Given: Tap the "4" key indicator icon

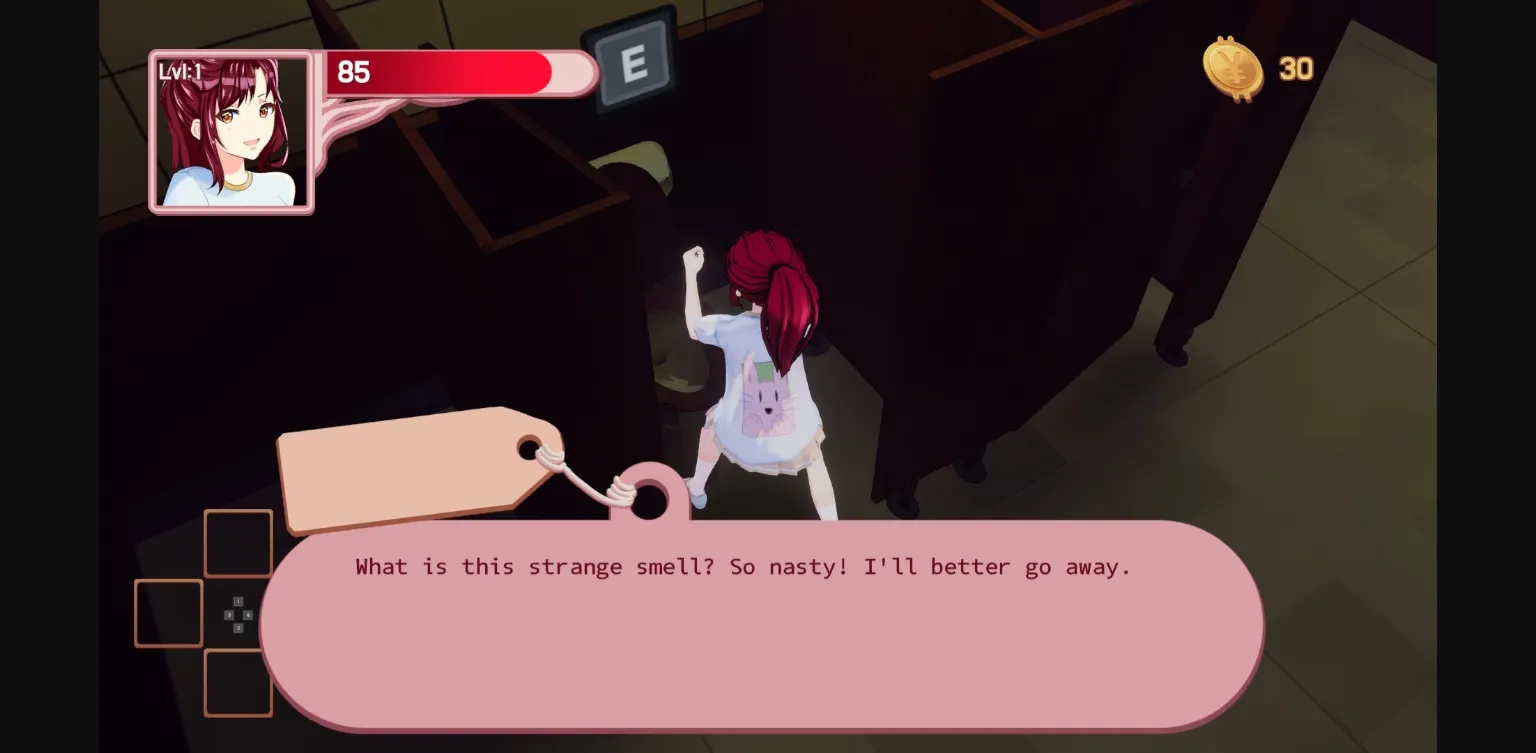Looking at the screenshot, I should point(248,615).
